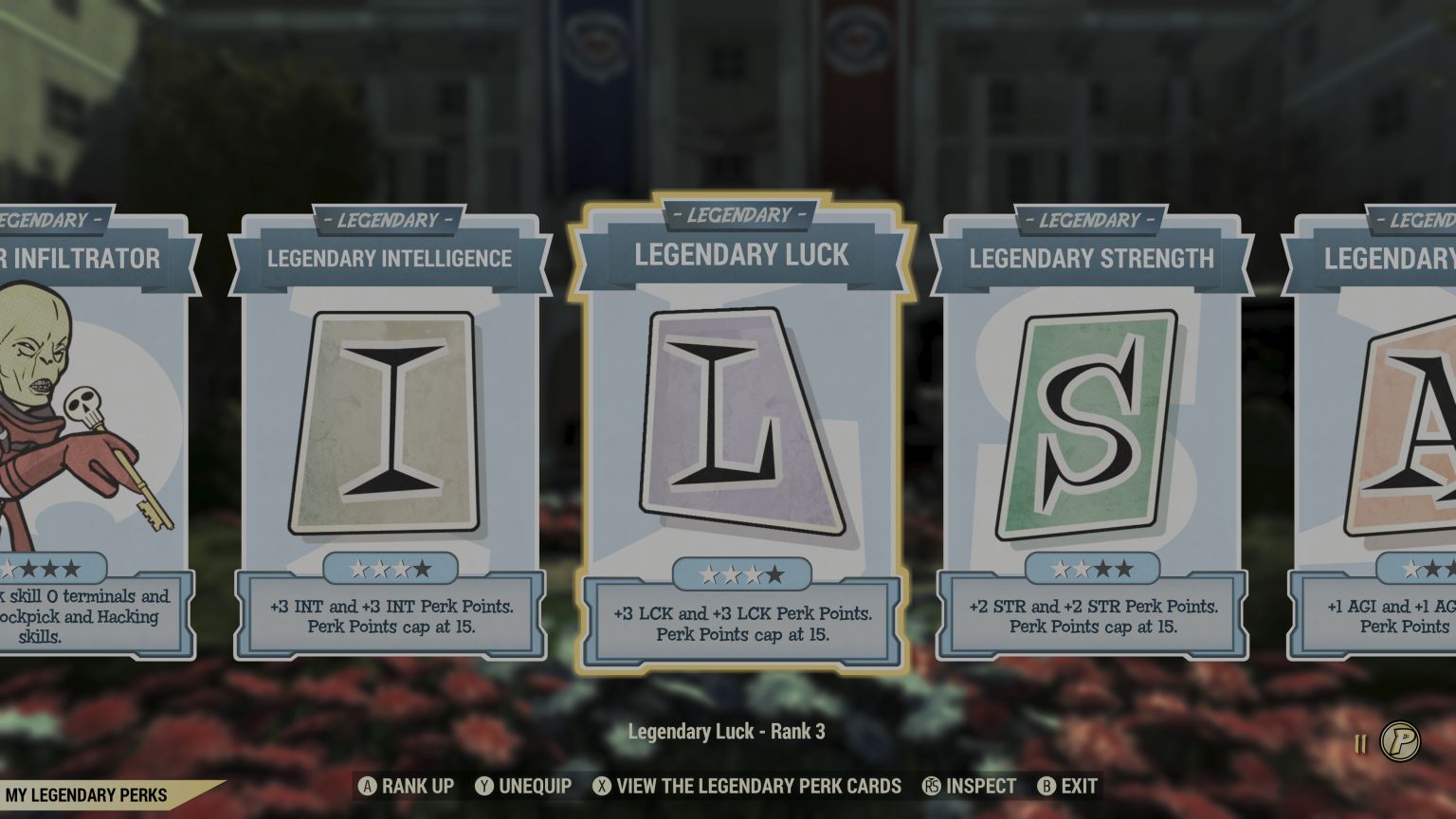Viewport: 1456px width, 819px height.
Task: Exit the legendary perks screen
Action: pos(1067,786)
